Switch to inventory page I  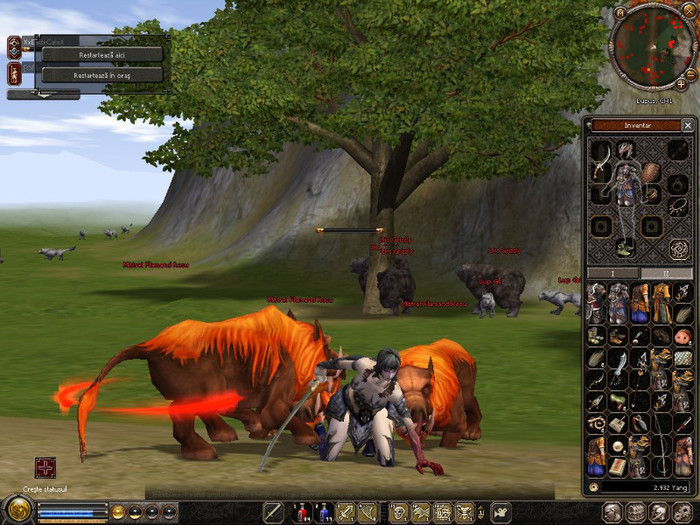coord(613,273)
